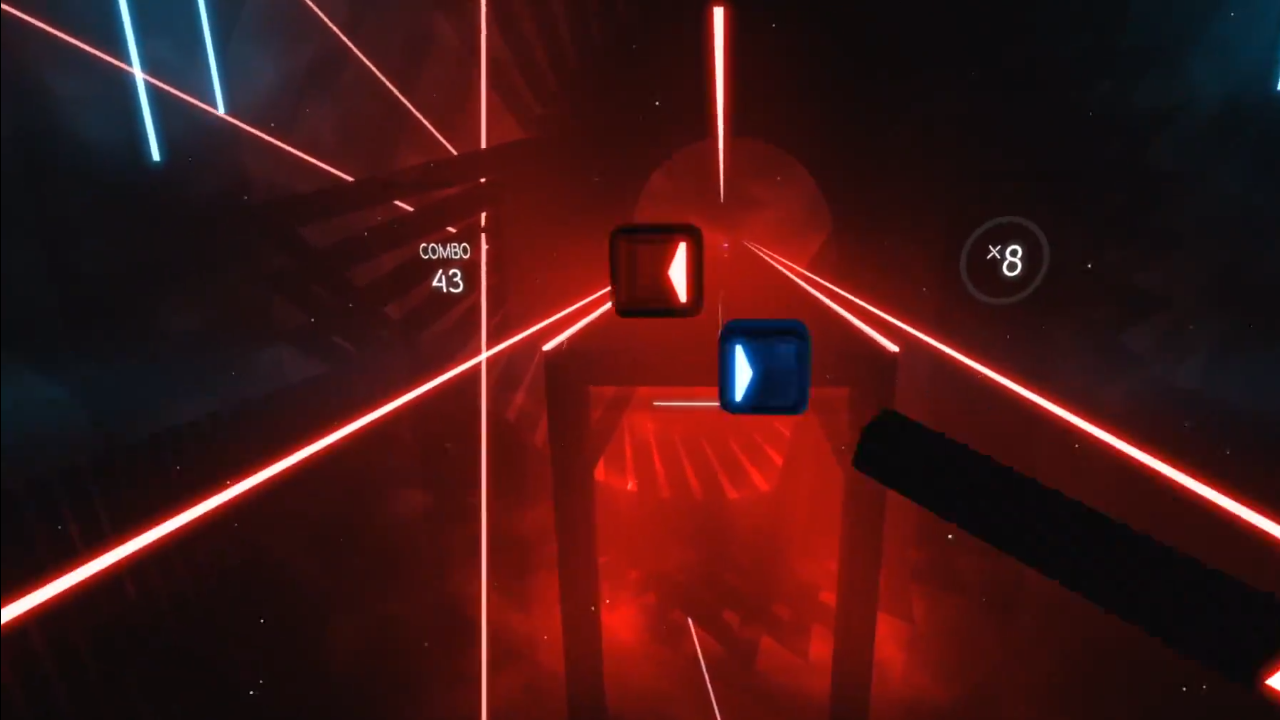Select the number 43 under COMBO
This screenshot has width=1280, height=720.
point(447,282)
